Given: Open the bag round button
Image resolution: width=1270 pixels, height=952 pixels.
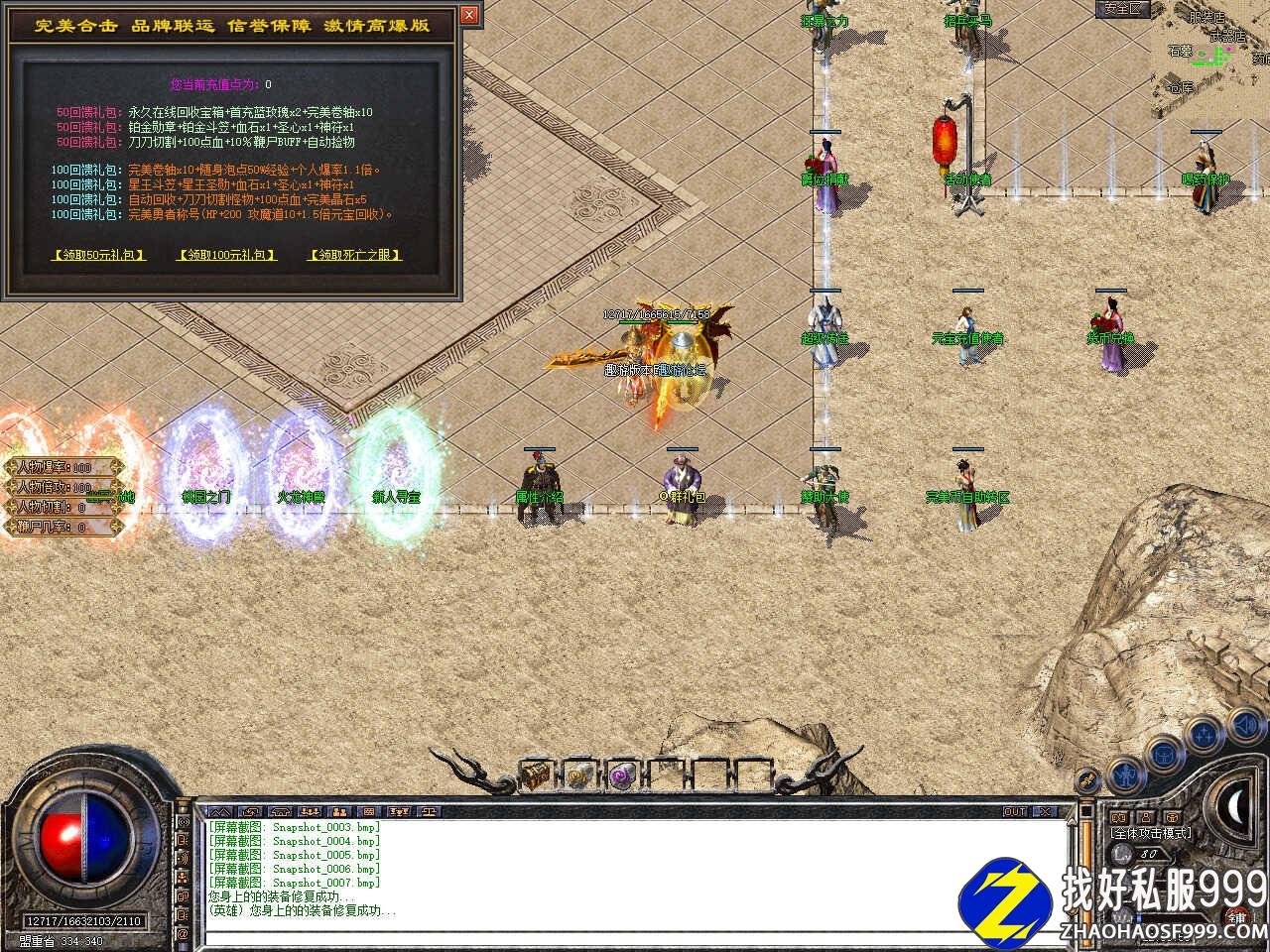Looking at the screenshot, I should (1164, 754).
